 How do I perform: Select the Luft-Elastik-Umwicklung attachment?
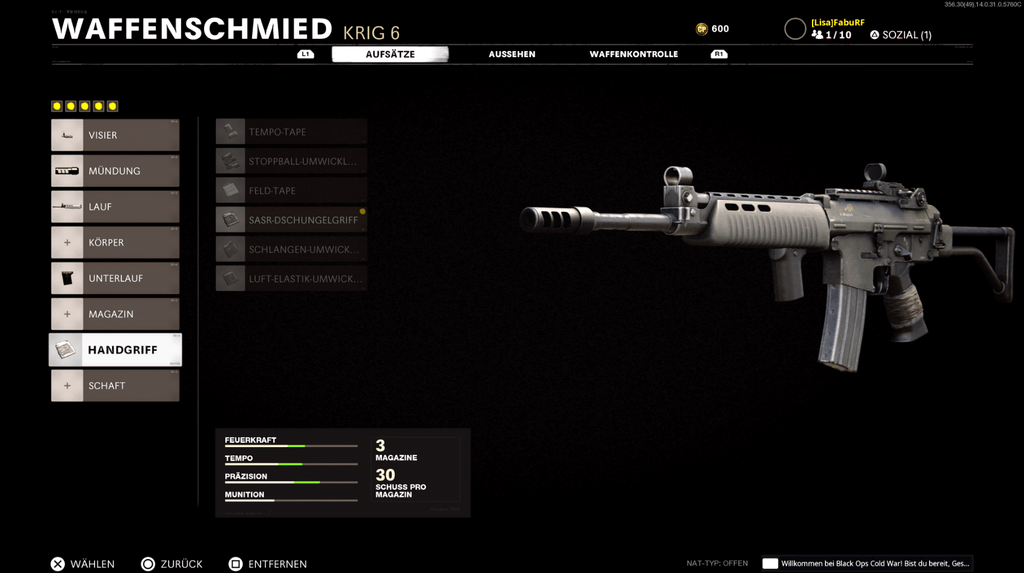[x=291, y=279]
